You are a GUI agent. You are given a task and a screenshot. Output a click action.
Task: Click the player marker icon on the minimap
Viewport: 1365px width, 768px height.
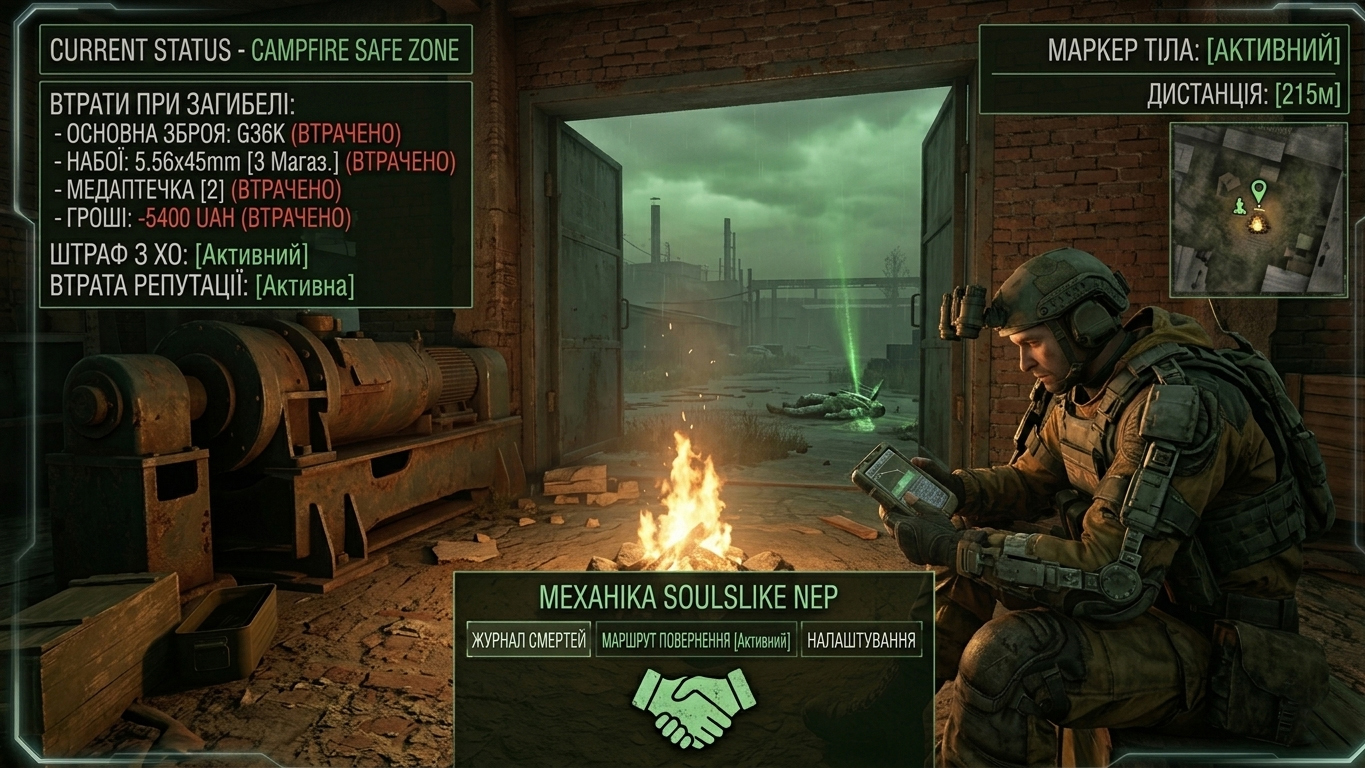pyautogui.click(x=1239, y=205)
